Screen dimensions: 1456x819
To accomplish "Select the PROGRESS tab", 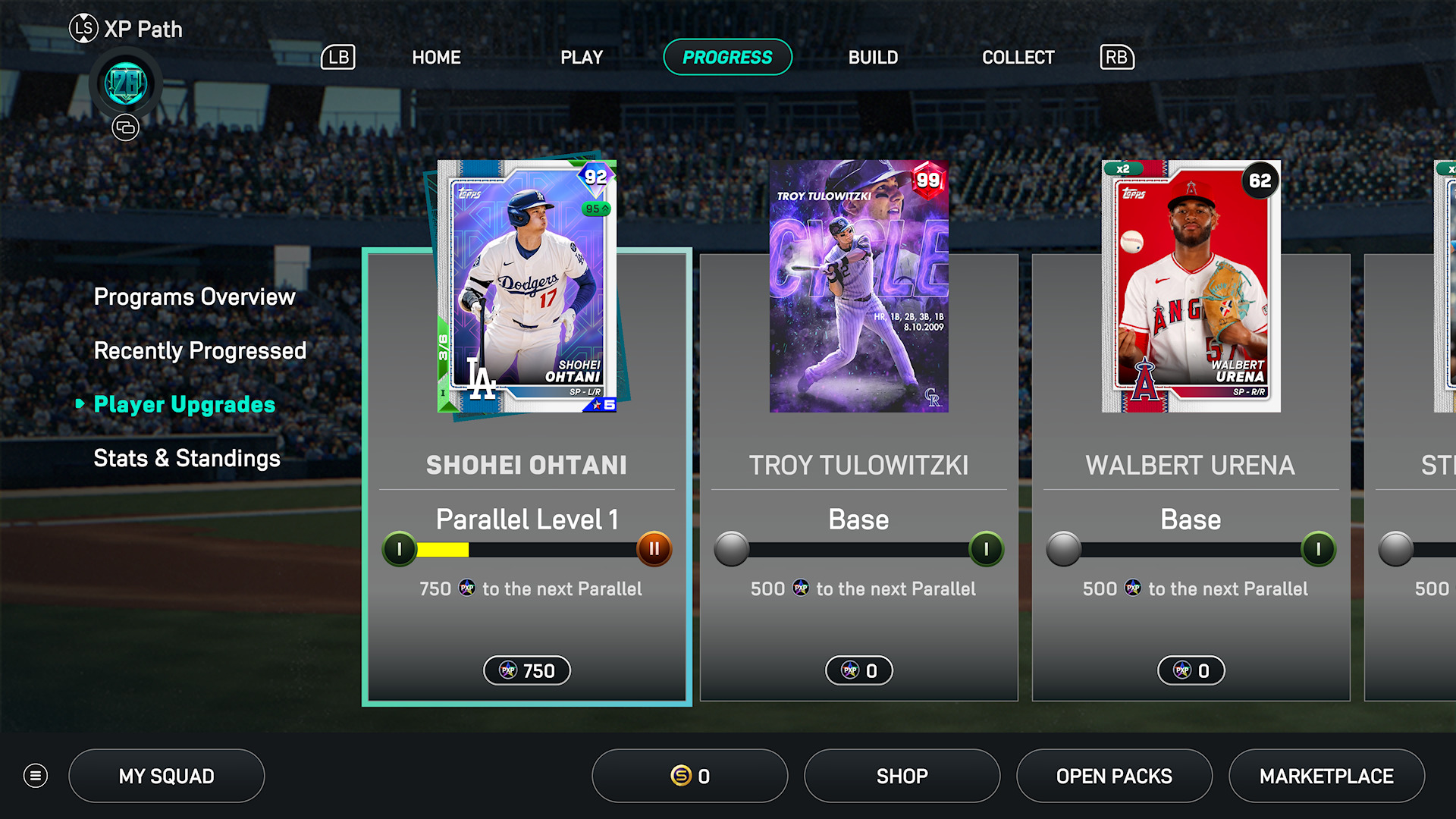I will (x=727, y=58).
